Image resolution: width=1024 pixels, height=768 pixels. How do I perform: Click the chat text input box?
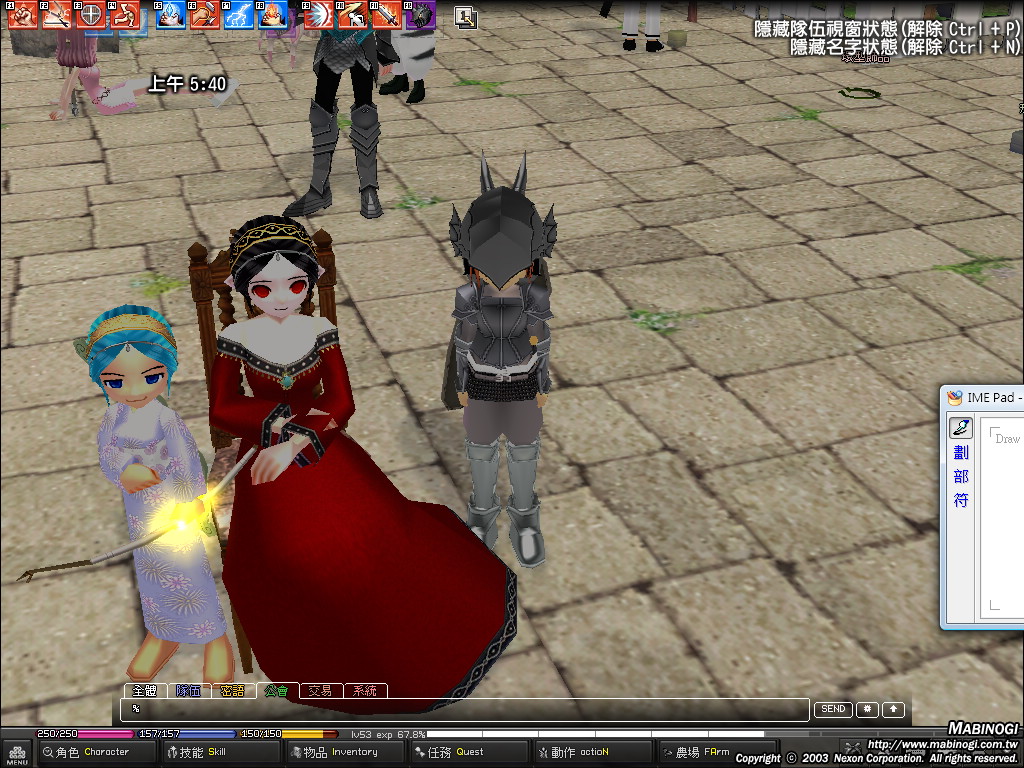[465, 709]
